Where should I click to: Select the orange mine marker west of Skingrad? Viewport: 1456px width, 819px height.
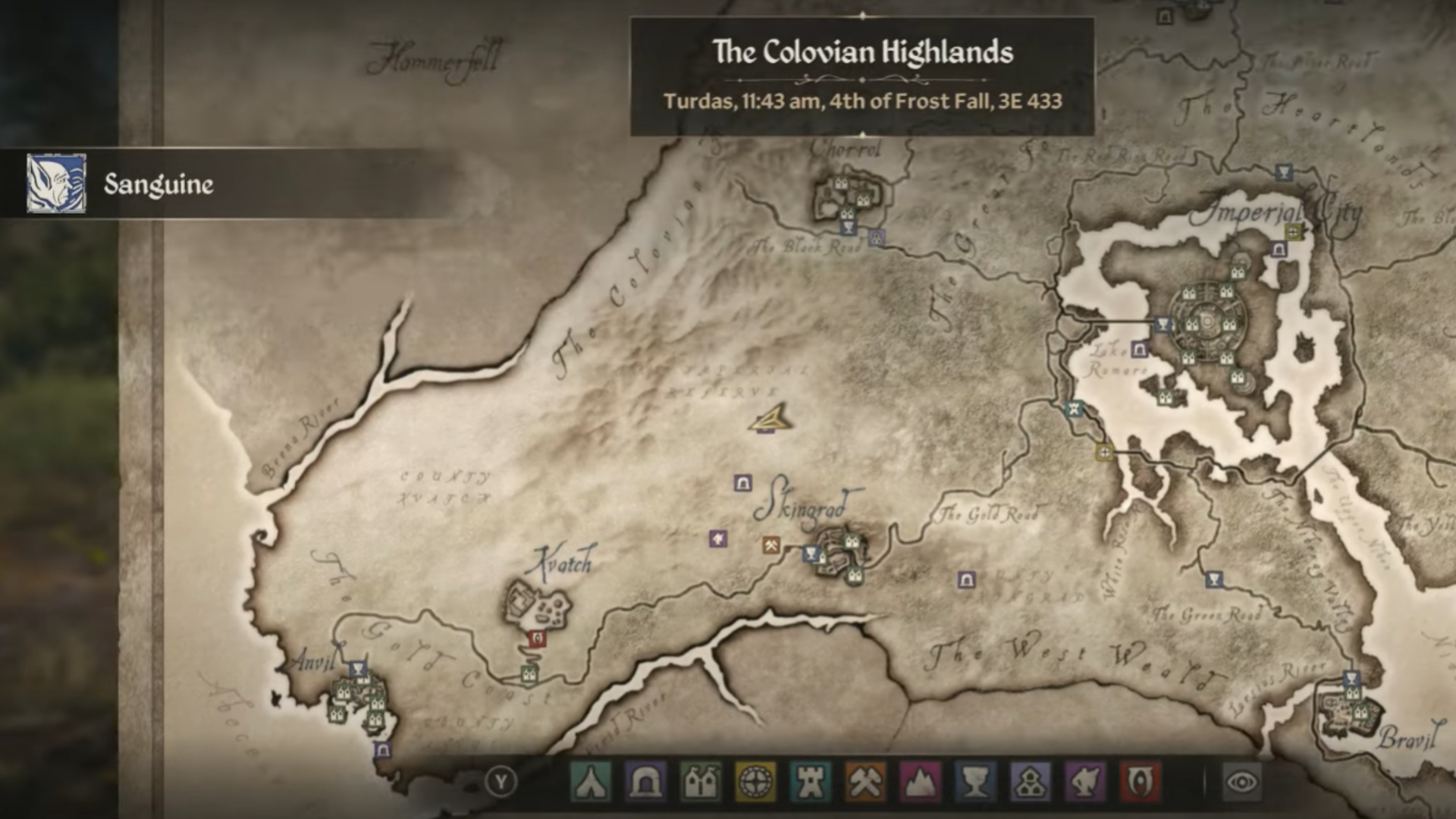click(x=771, y=544)
